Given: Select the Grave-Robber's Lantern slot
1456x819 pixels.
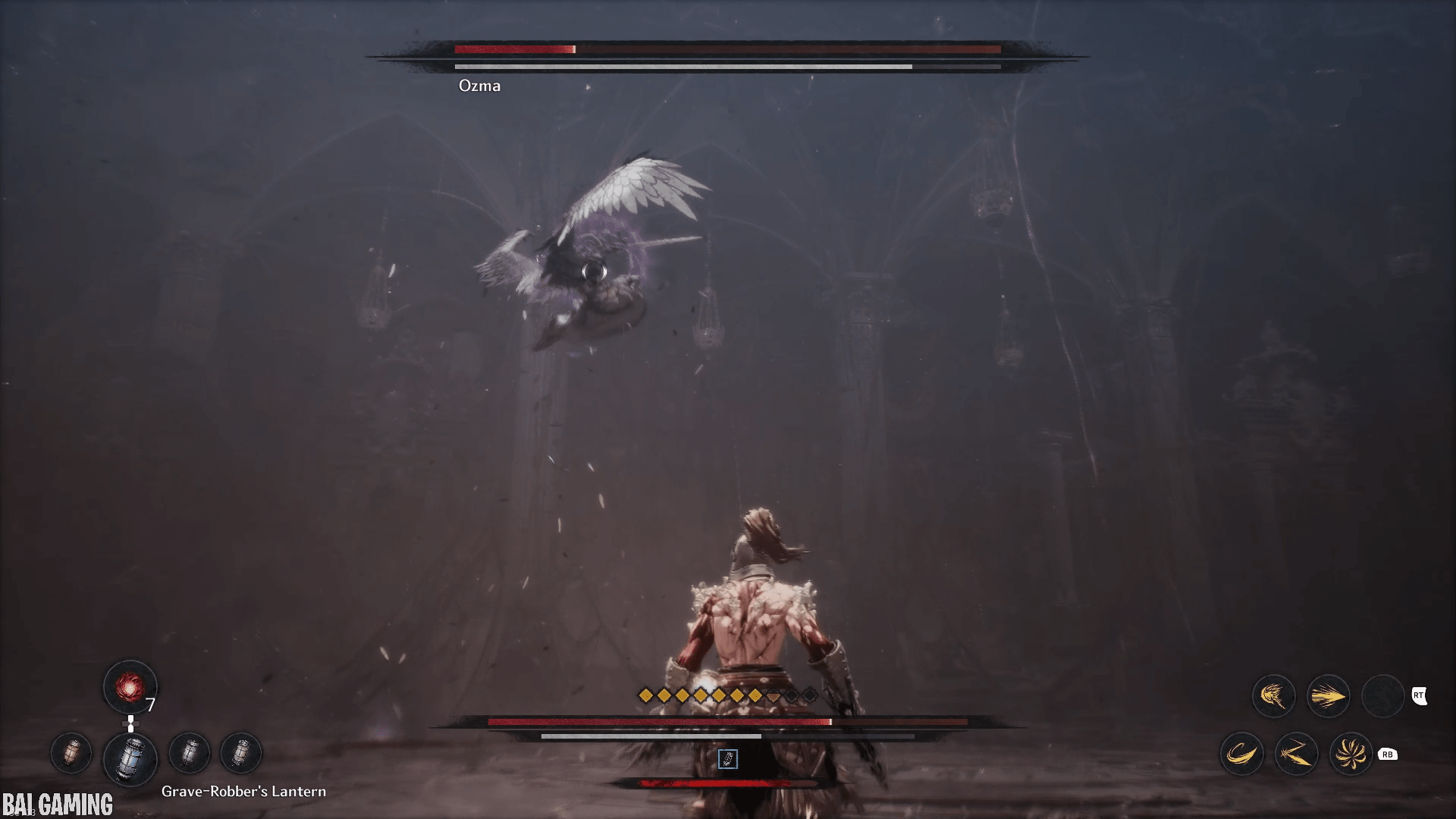Looking at the screenshot, I should (130, 758).
